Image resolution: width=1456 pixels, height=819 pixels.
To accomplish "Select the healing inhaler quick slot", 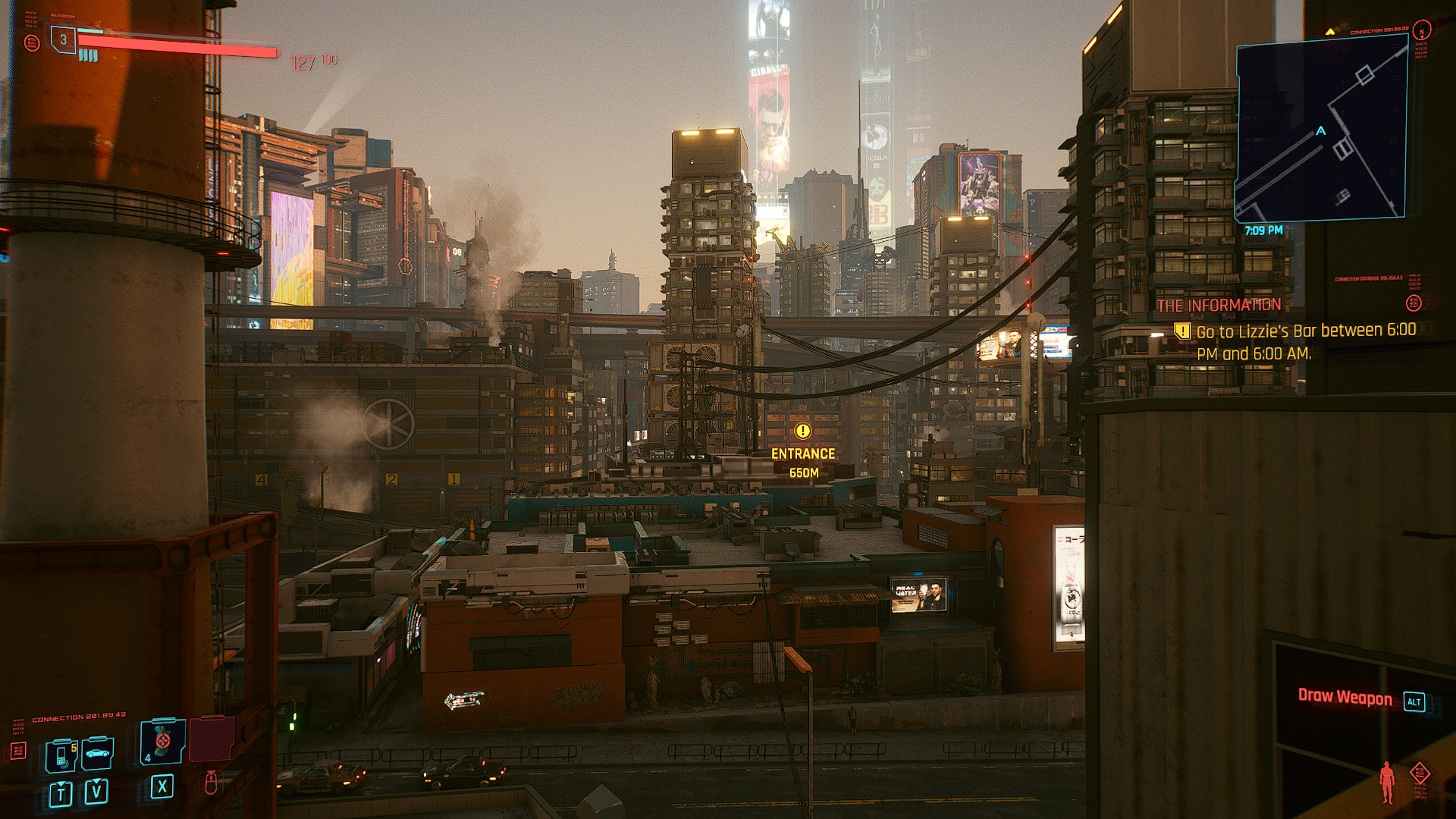I will [162, 741].
